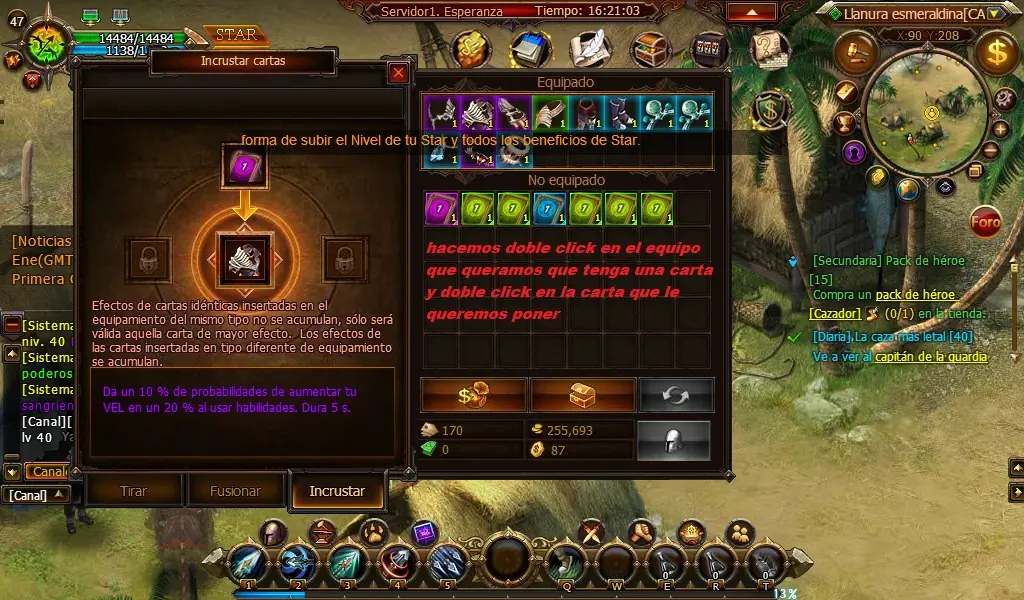Open the slot machine icon
Image resolution: width=1024 pixels, height=600 pixels.
coord(711,46)
